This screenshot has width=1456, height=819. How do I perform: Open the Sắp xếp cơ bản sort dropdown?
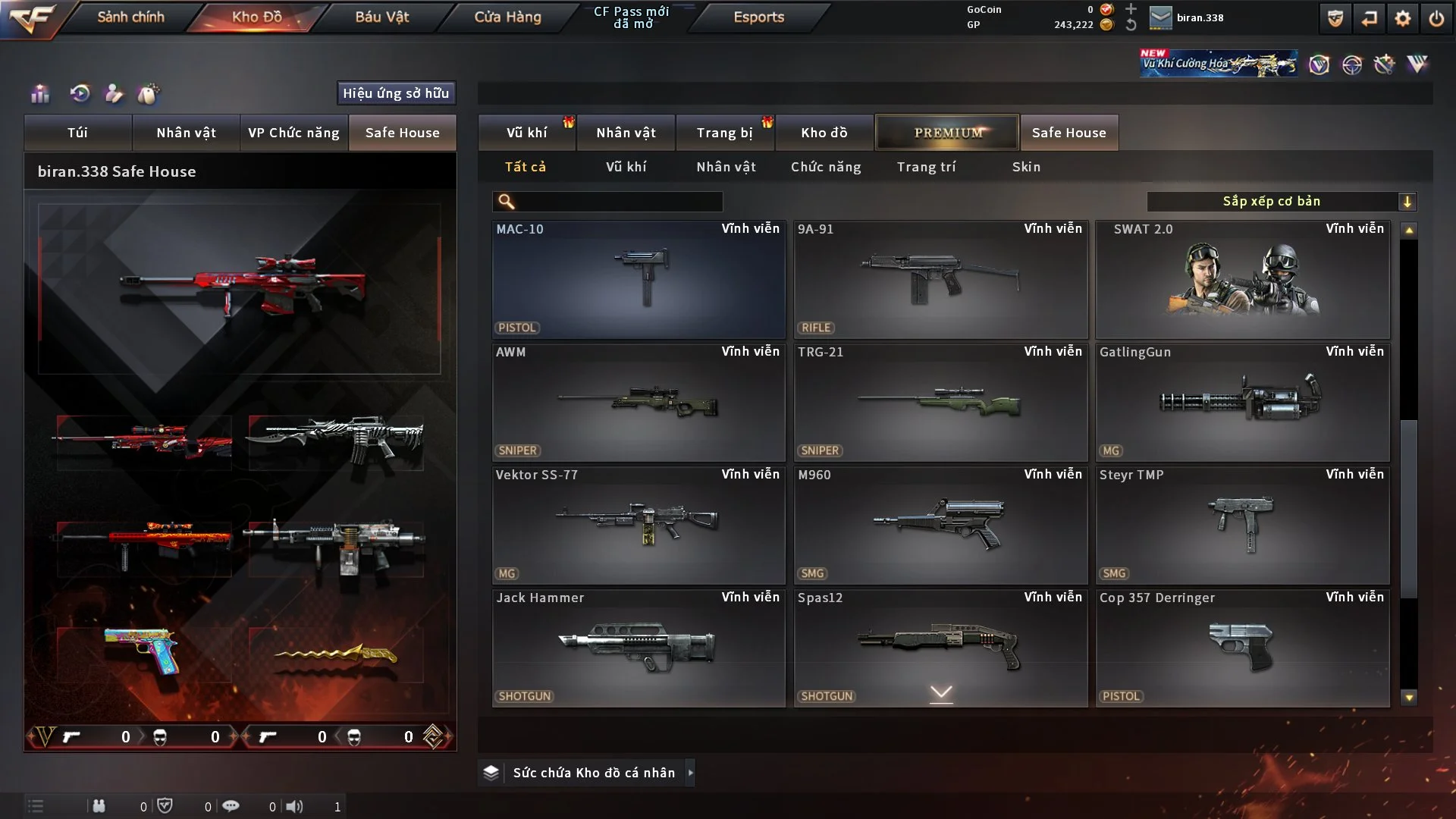[x=1281, y=201]
